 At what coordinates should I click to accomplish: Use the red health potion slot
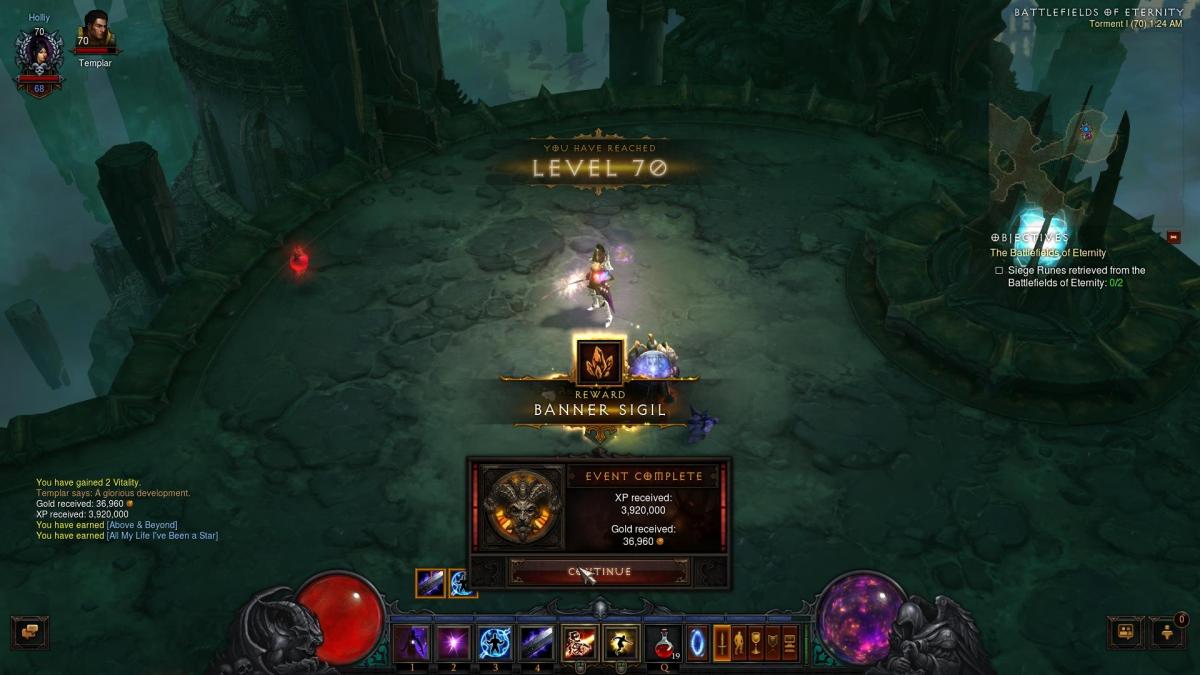coord(662,642)
